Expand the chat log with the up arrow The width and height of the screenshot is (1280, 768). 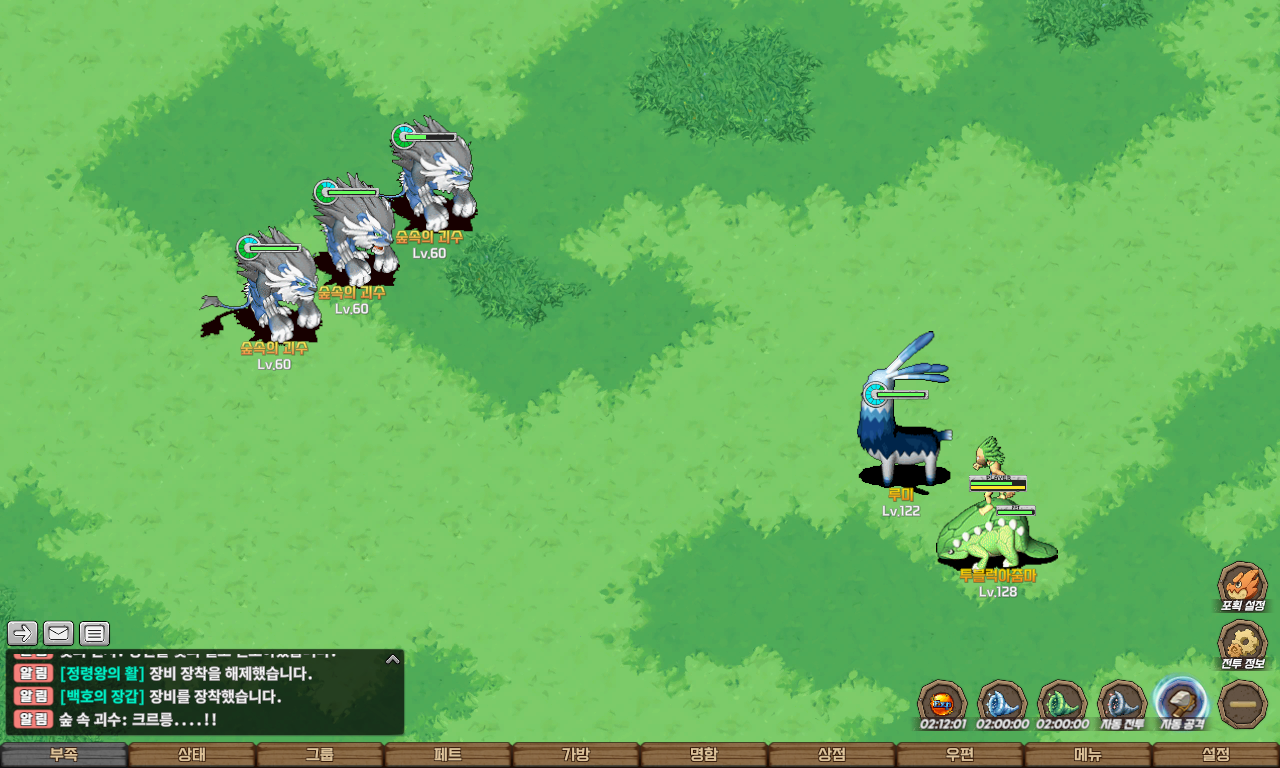tap(393, 659)
